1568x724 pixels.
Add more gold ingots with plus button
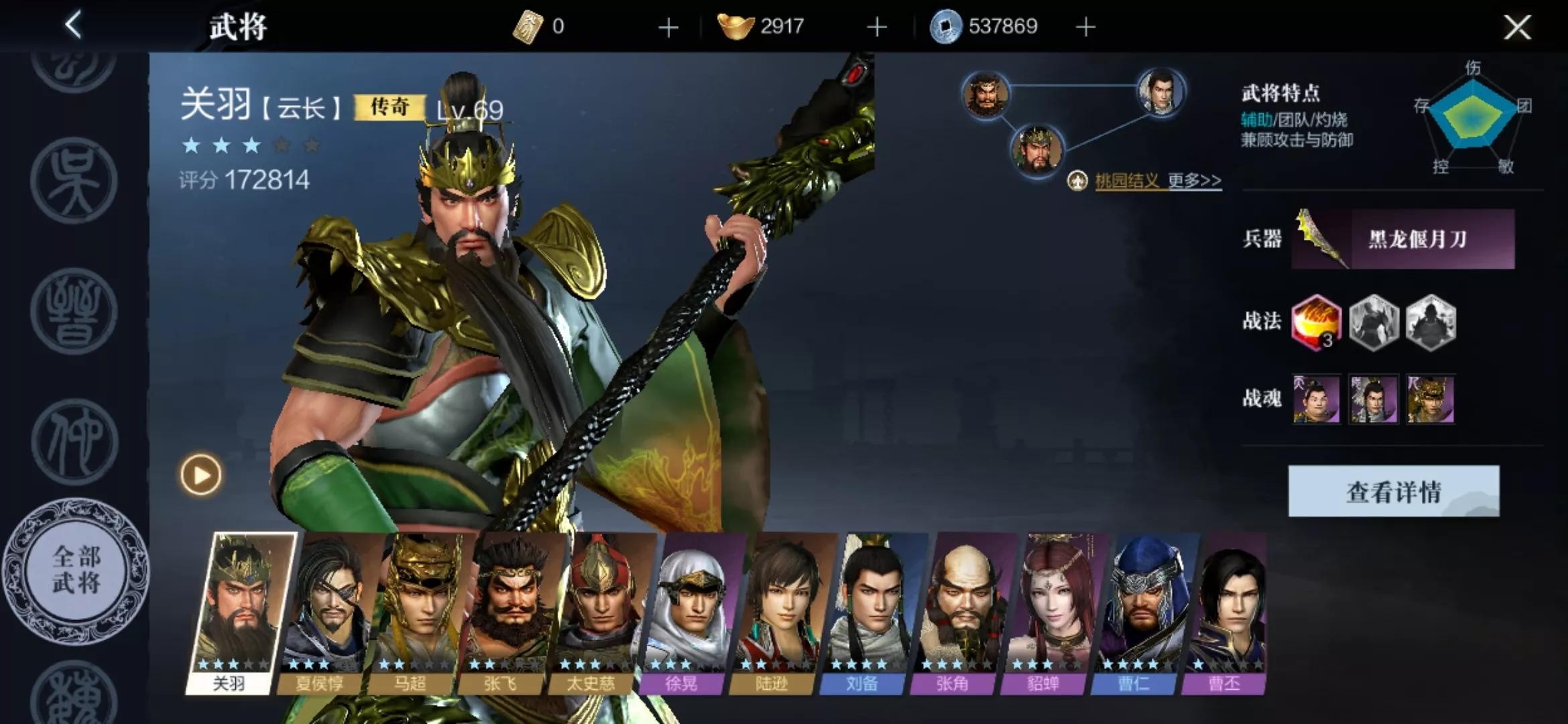pos(876,27)
